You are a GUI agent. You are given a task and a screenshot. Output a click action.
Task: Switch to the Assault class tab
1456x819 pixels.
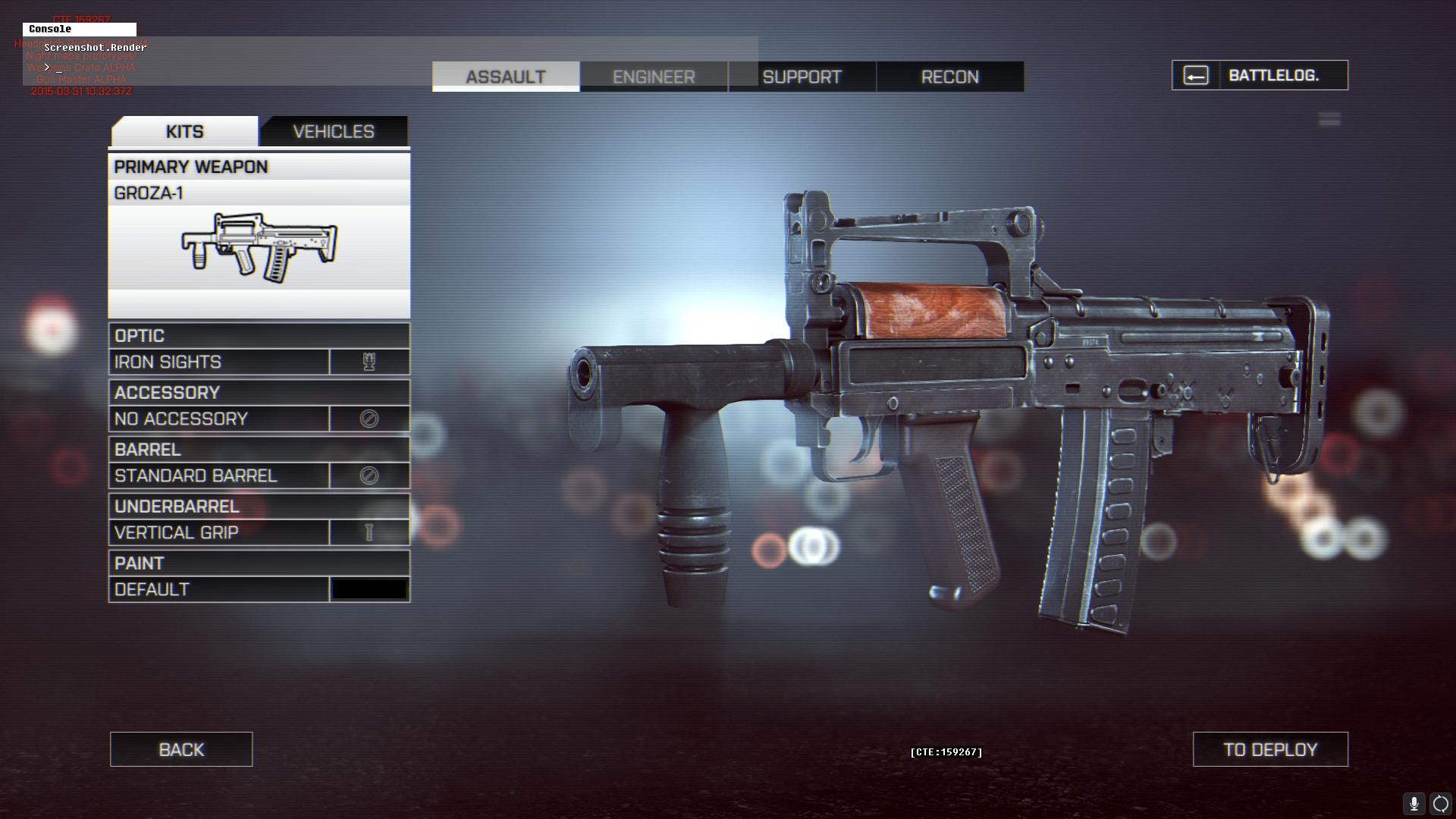(x=506, y=77)
